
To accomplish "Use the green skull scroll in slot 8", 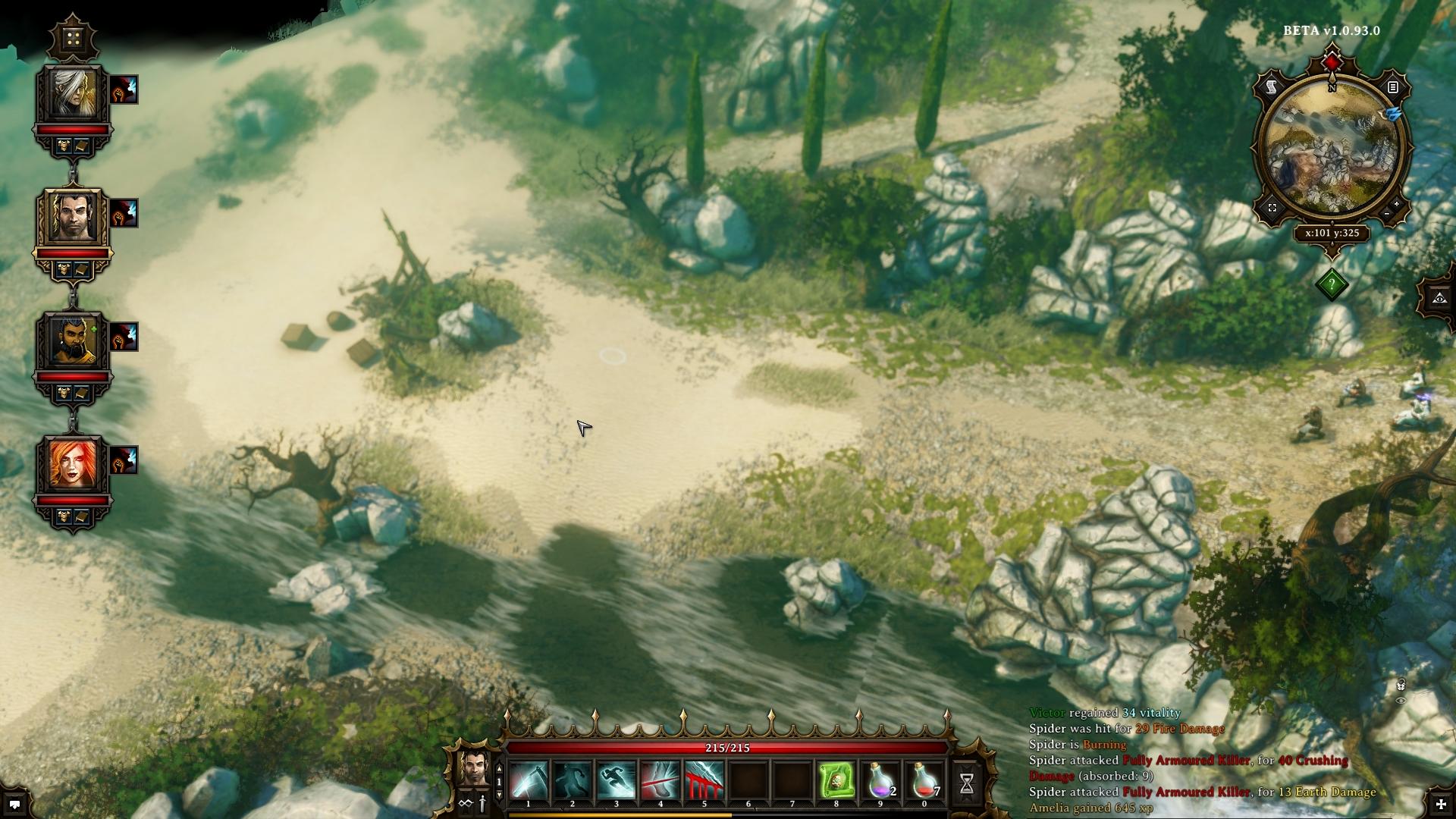I will [836, 780].
